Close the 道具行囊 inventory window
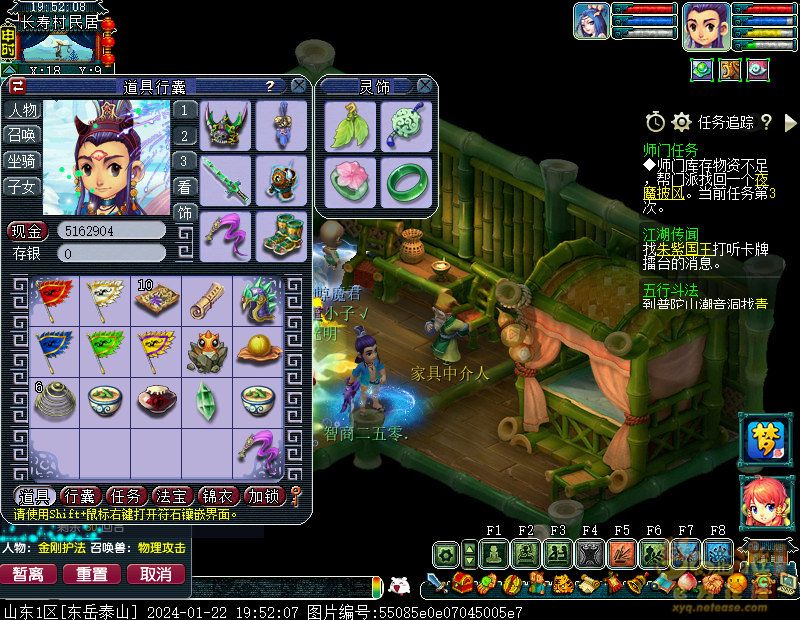Image resolution: width=800 pixels, height=620 pixels. [297, 86]
